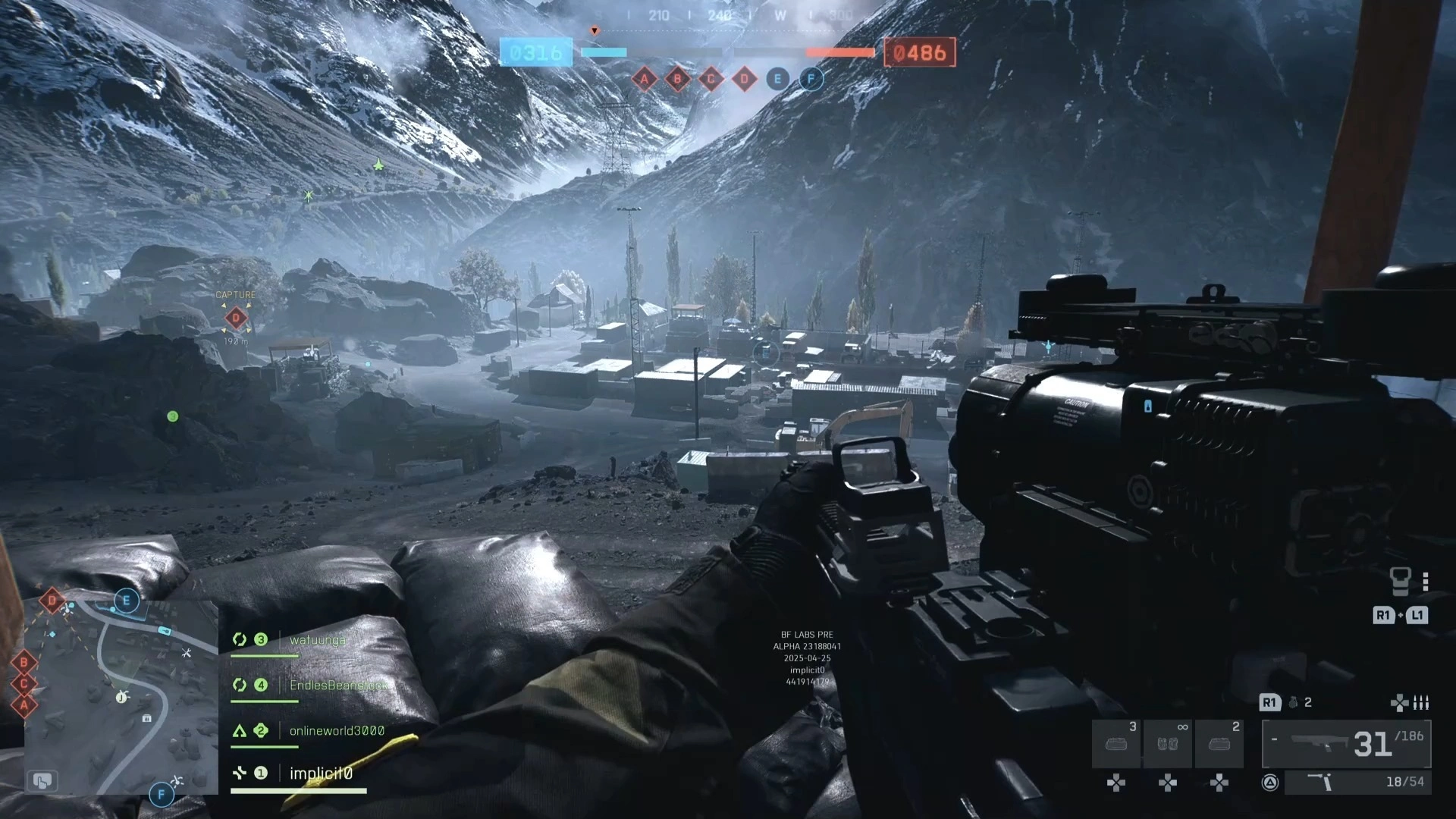Select the primary weapon slot with 31 rounds
Screen dimensions: 1456x819
[1346, 744]
